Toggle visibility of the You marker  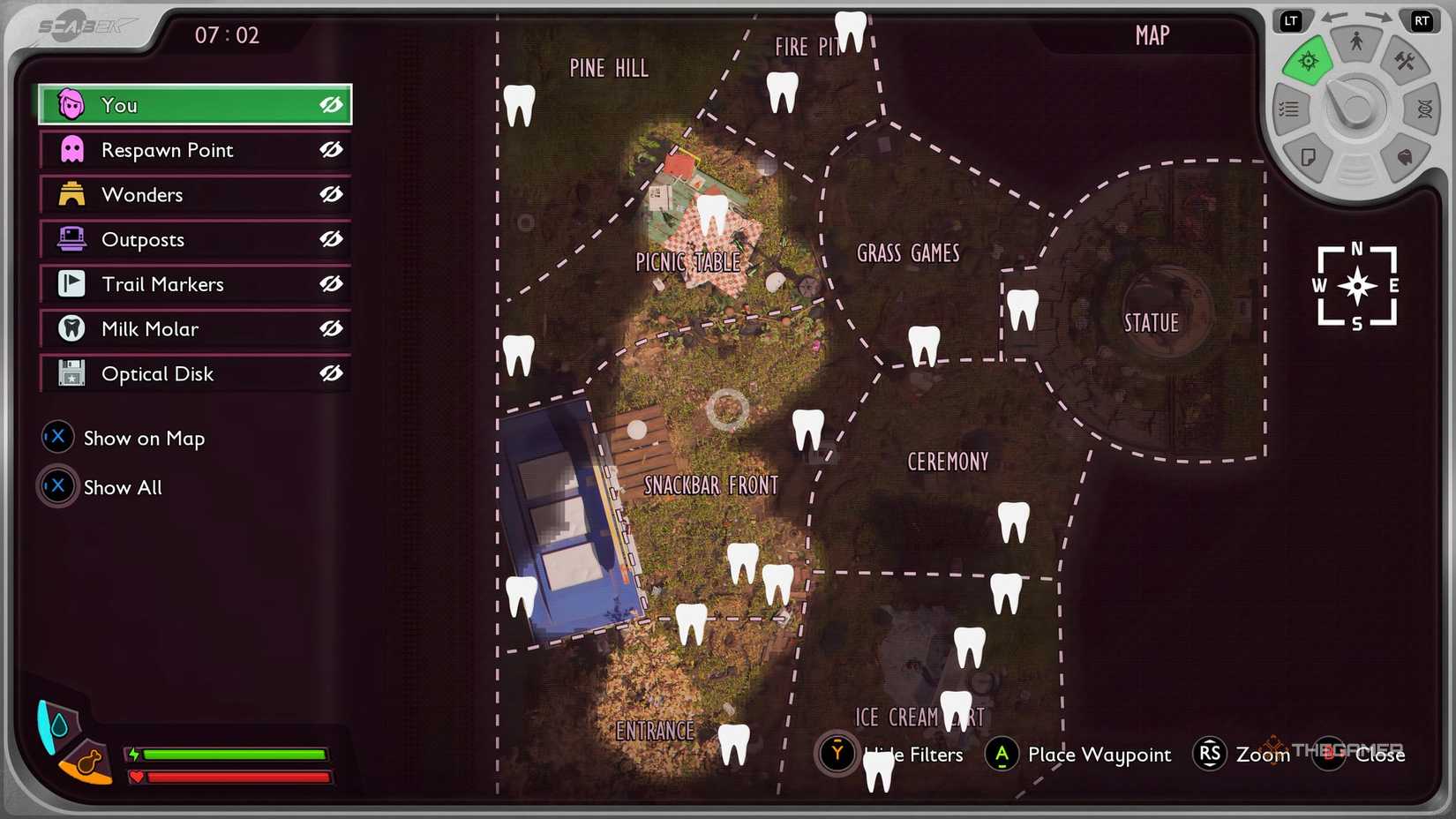(x=330, y=105)
